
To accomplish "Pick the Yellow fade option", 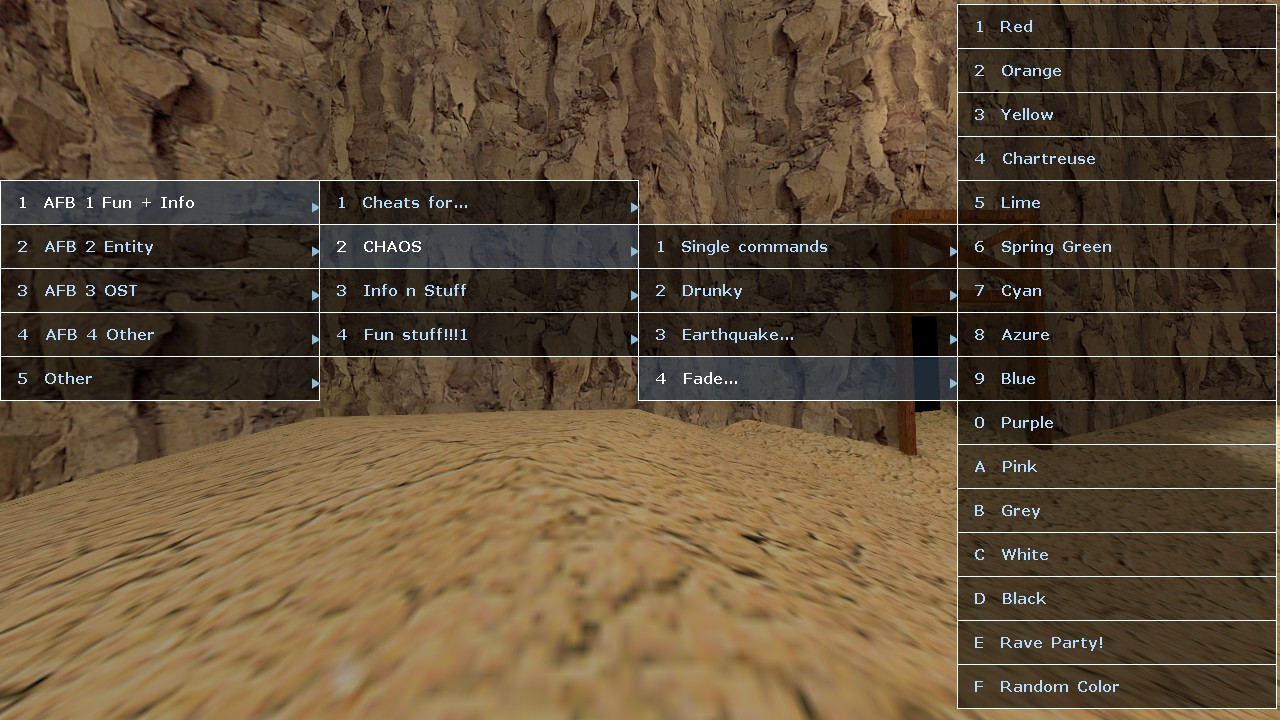I will coord(1115,114).
